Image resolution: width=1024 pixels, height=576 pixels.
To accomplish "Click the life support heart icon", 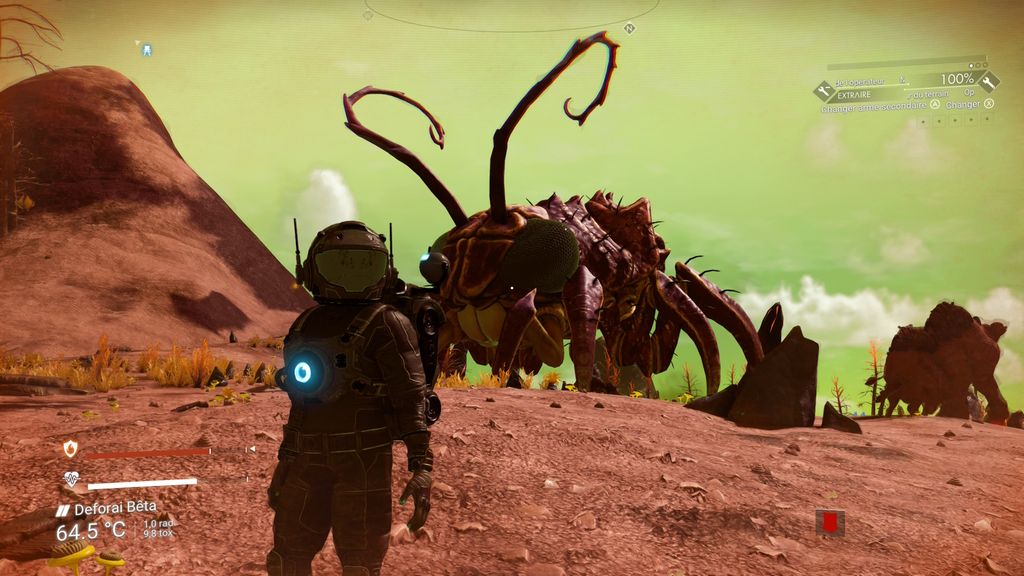I will tap(71, 480).
